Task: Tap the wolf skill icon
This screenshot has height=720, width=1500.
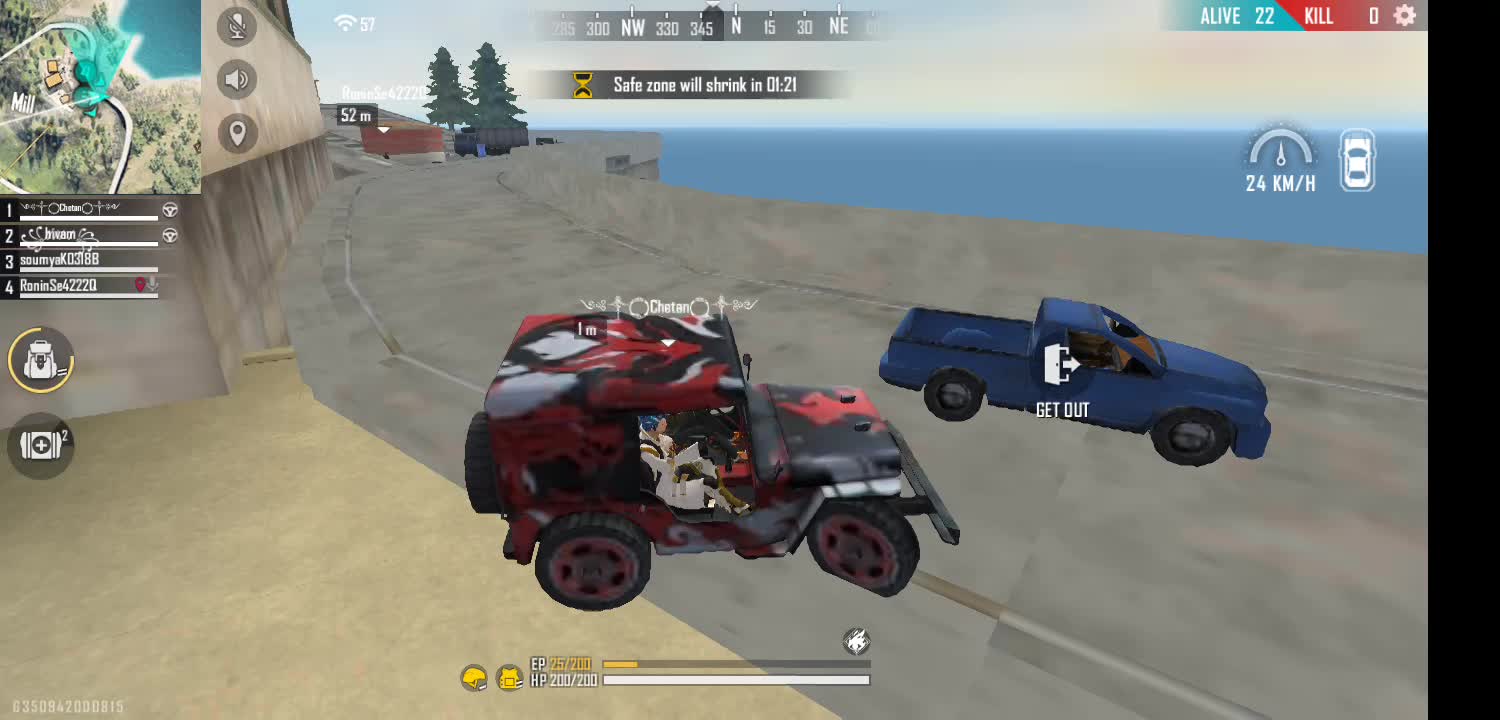Action: pos(856,641)
